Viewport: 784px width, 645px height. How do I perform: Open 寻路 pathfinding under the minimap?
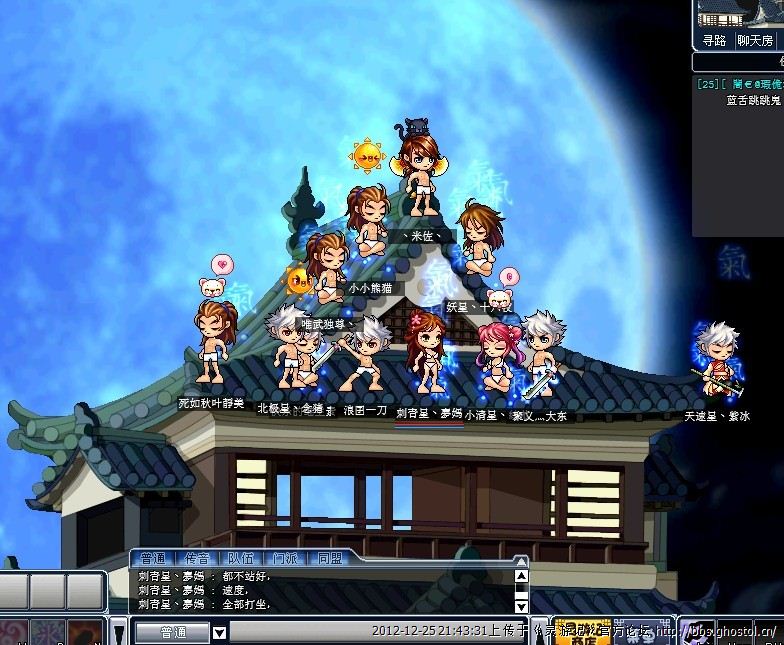(713, 41)
